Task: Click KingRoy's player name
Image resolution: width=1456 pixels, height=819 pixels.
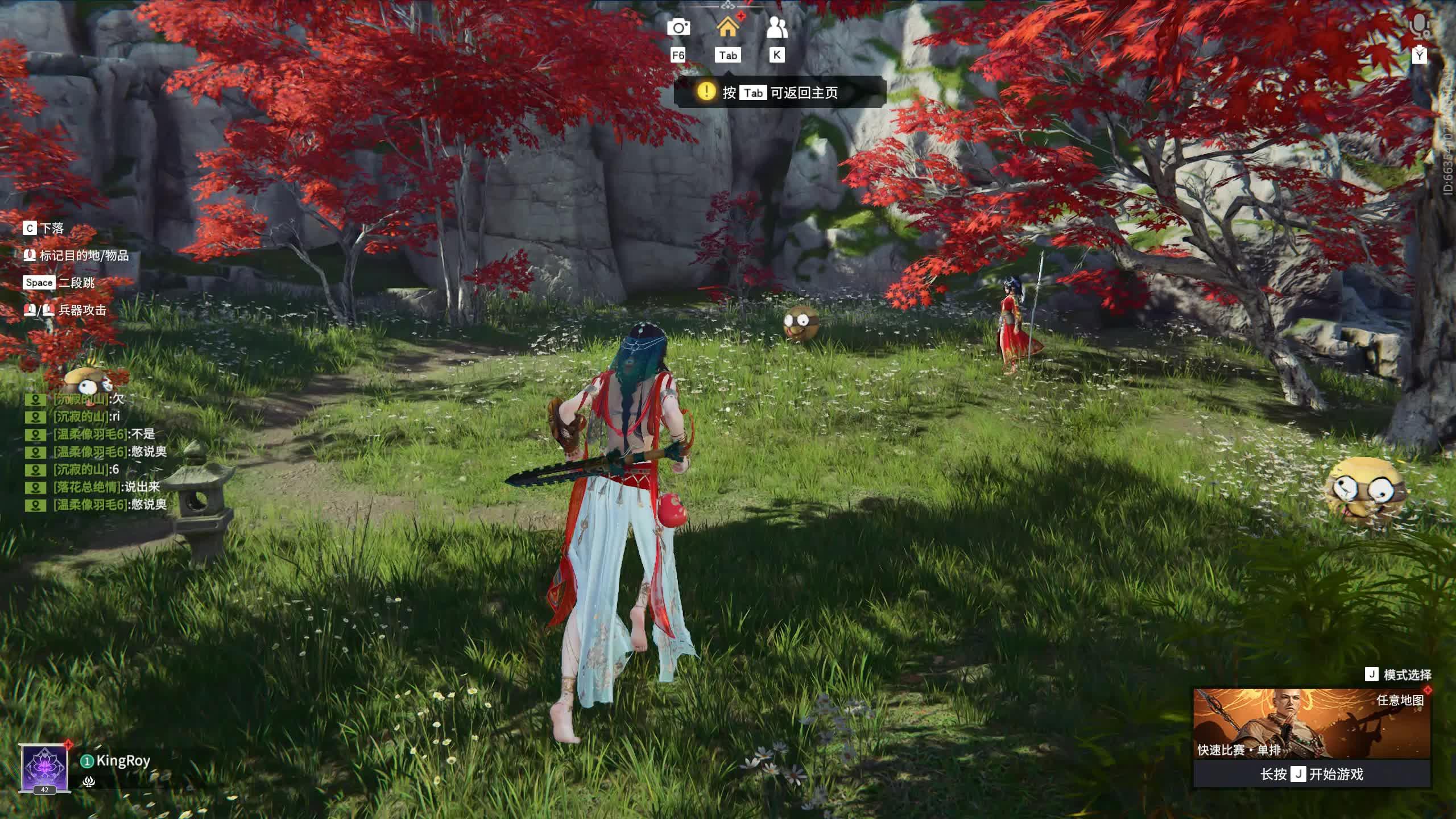Action: [122, 761]
